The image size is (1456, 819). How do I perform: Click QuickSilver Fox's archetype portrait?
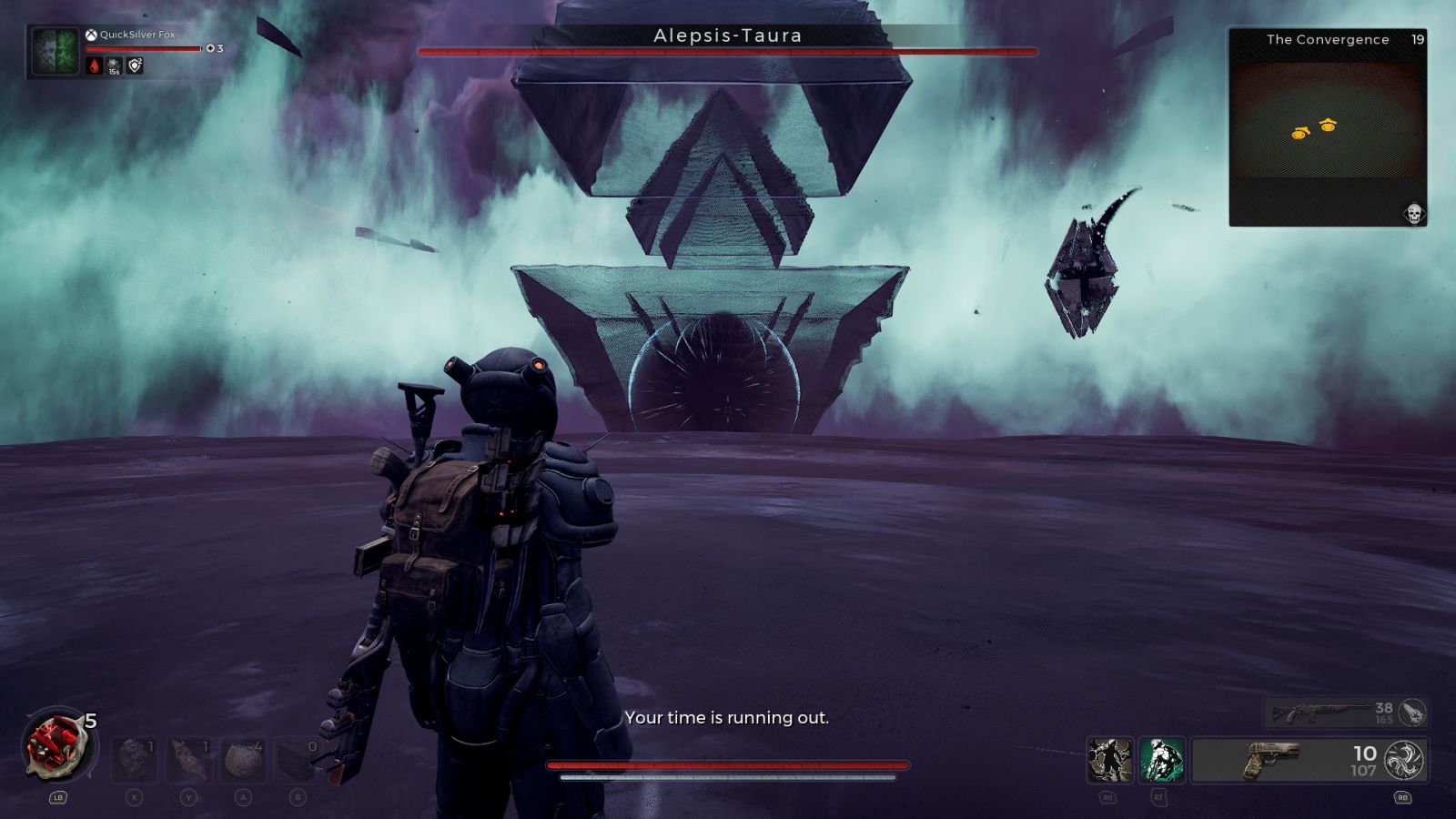(x=56, y=50)
